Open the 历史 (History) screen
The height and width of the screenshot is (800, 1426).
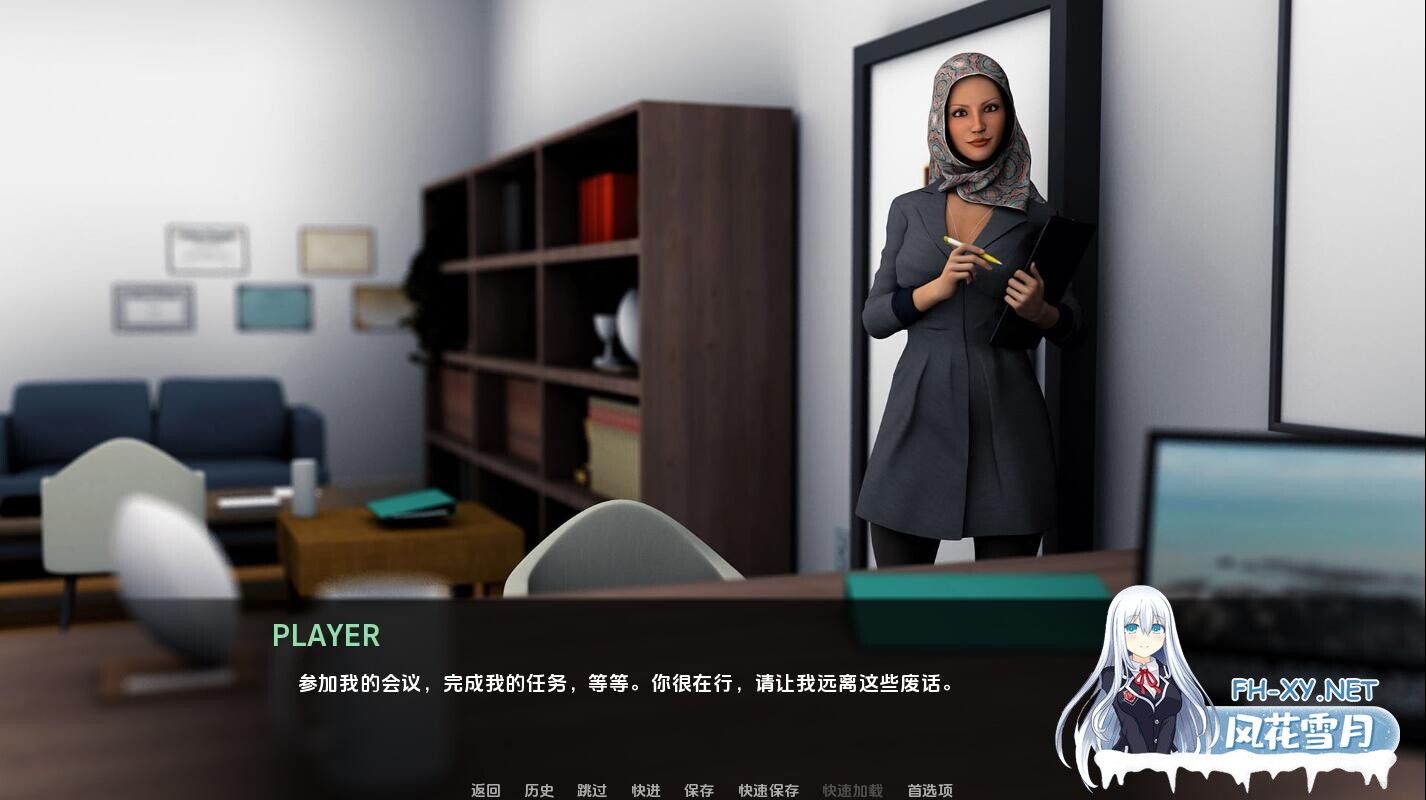(539, 790)
